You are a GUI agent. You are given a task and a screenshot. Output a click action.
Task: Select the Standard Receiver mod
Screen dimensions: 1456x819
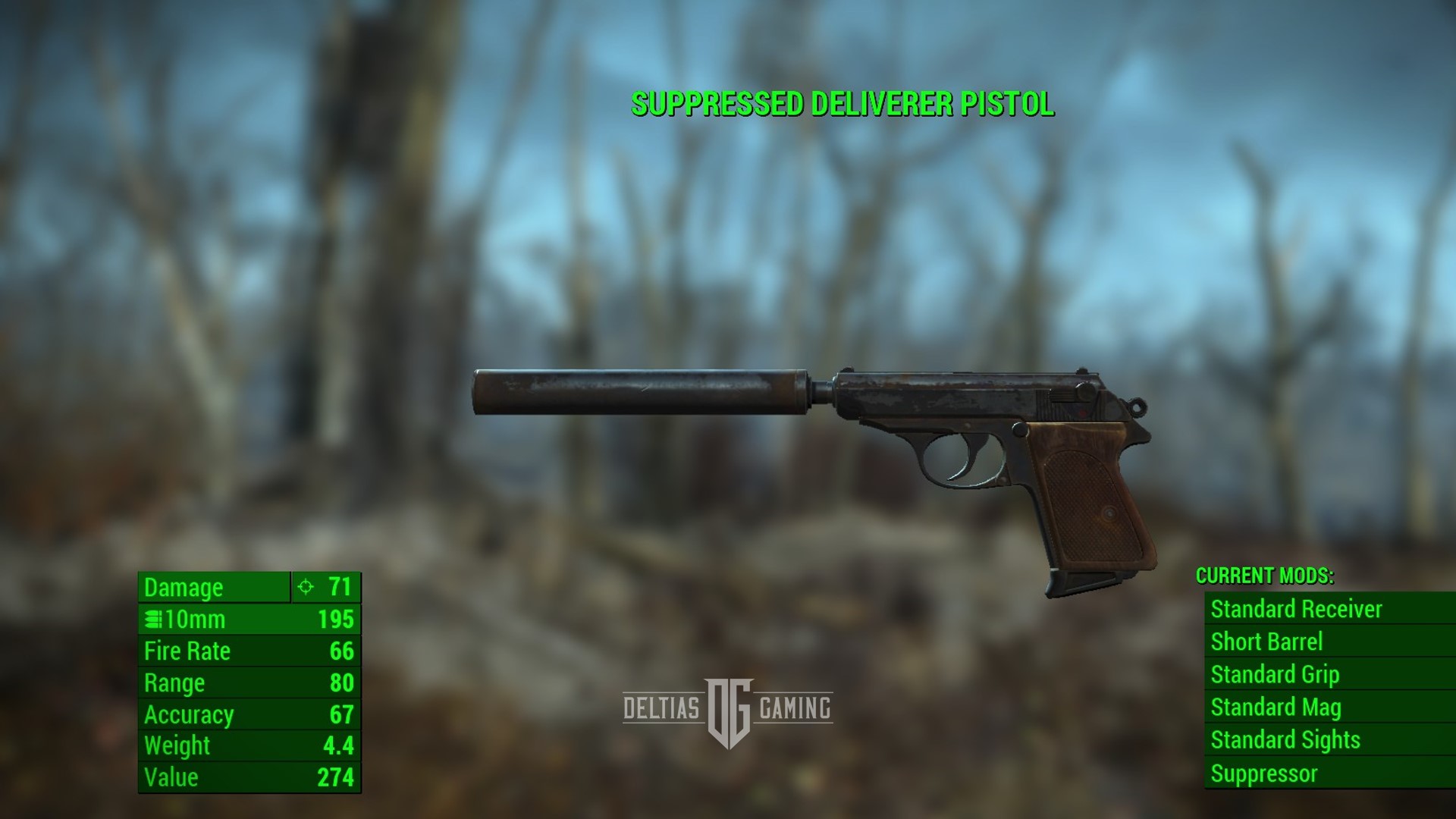[1296, 609]
